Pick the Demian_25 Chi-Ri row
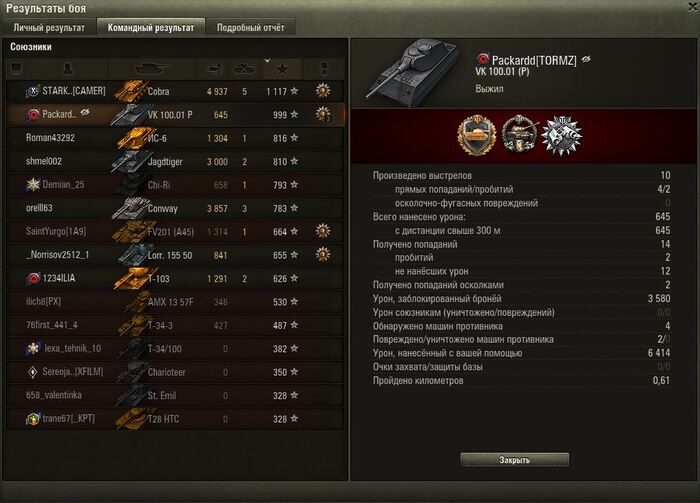Screen dimensions: 700x503 175,185
